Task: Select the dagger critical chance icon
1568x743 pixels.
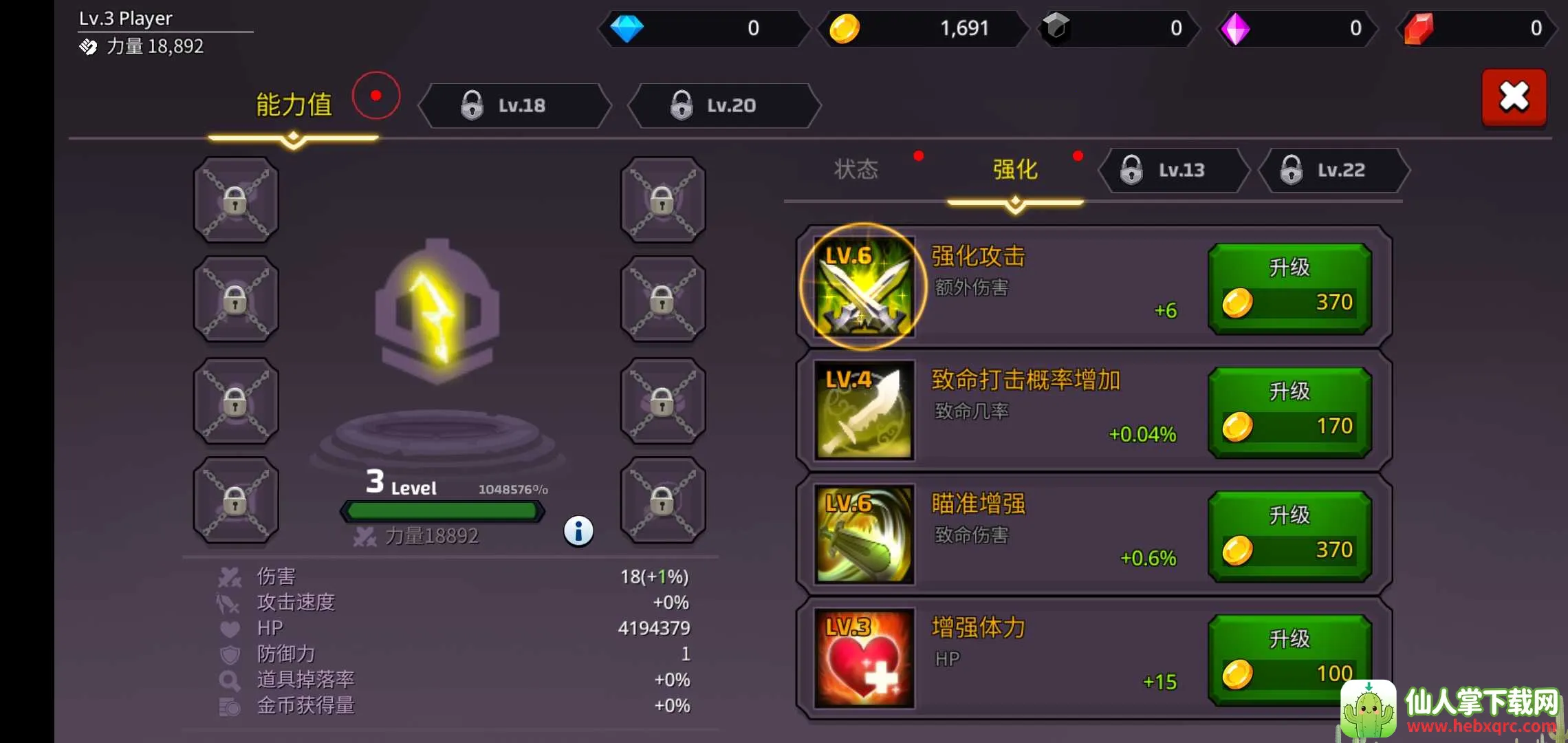Action: pos(864,411)
